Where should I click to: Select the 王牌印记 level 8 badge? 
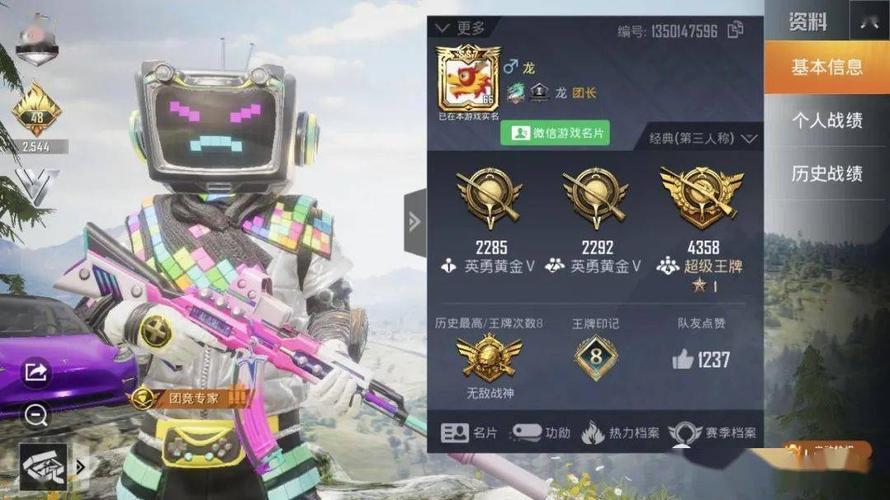(595, 357)
